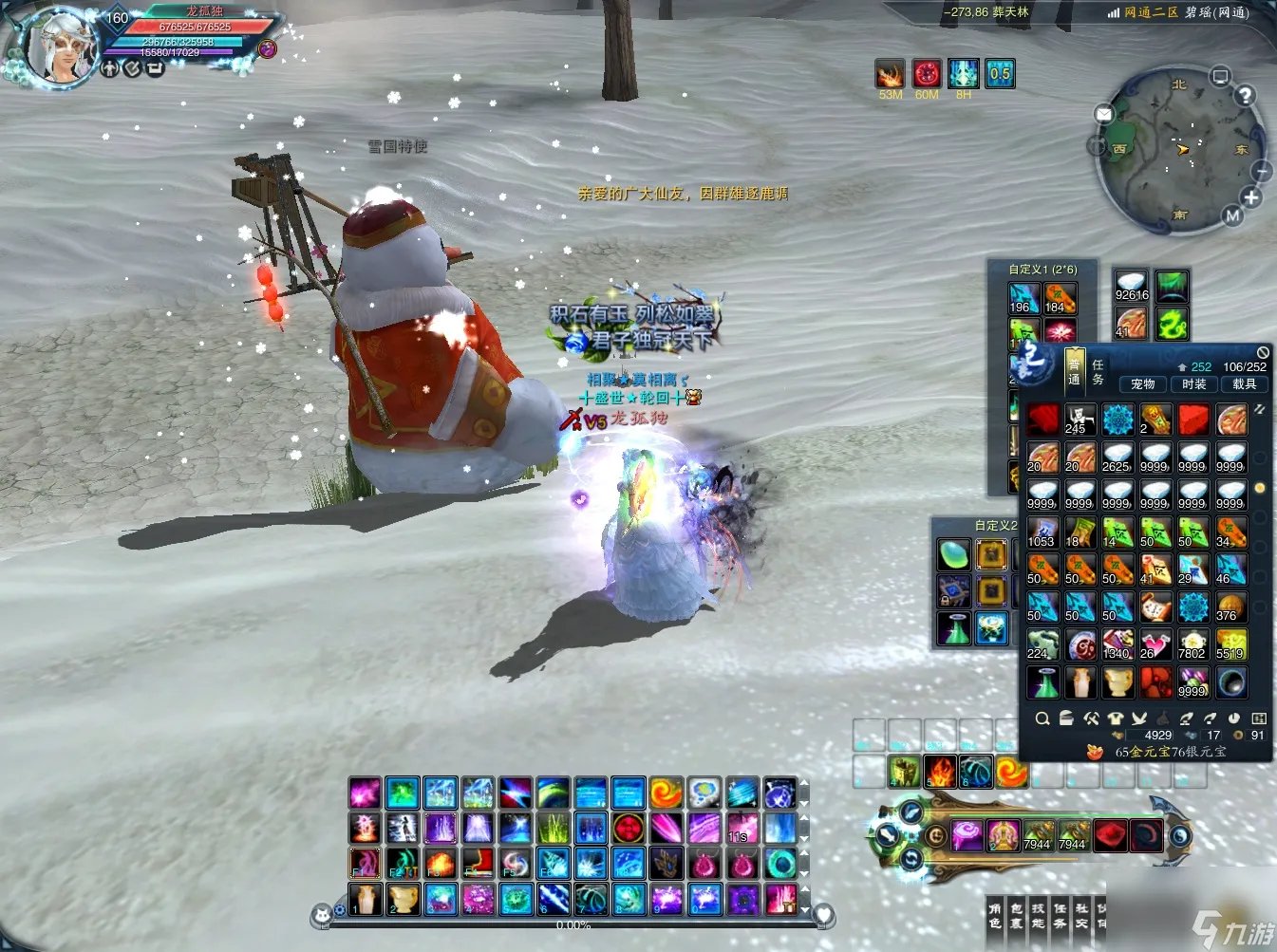Open the 角色 character menu
The height and width of the screenshot is (952, 1277).
click(x=995, y=916)
